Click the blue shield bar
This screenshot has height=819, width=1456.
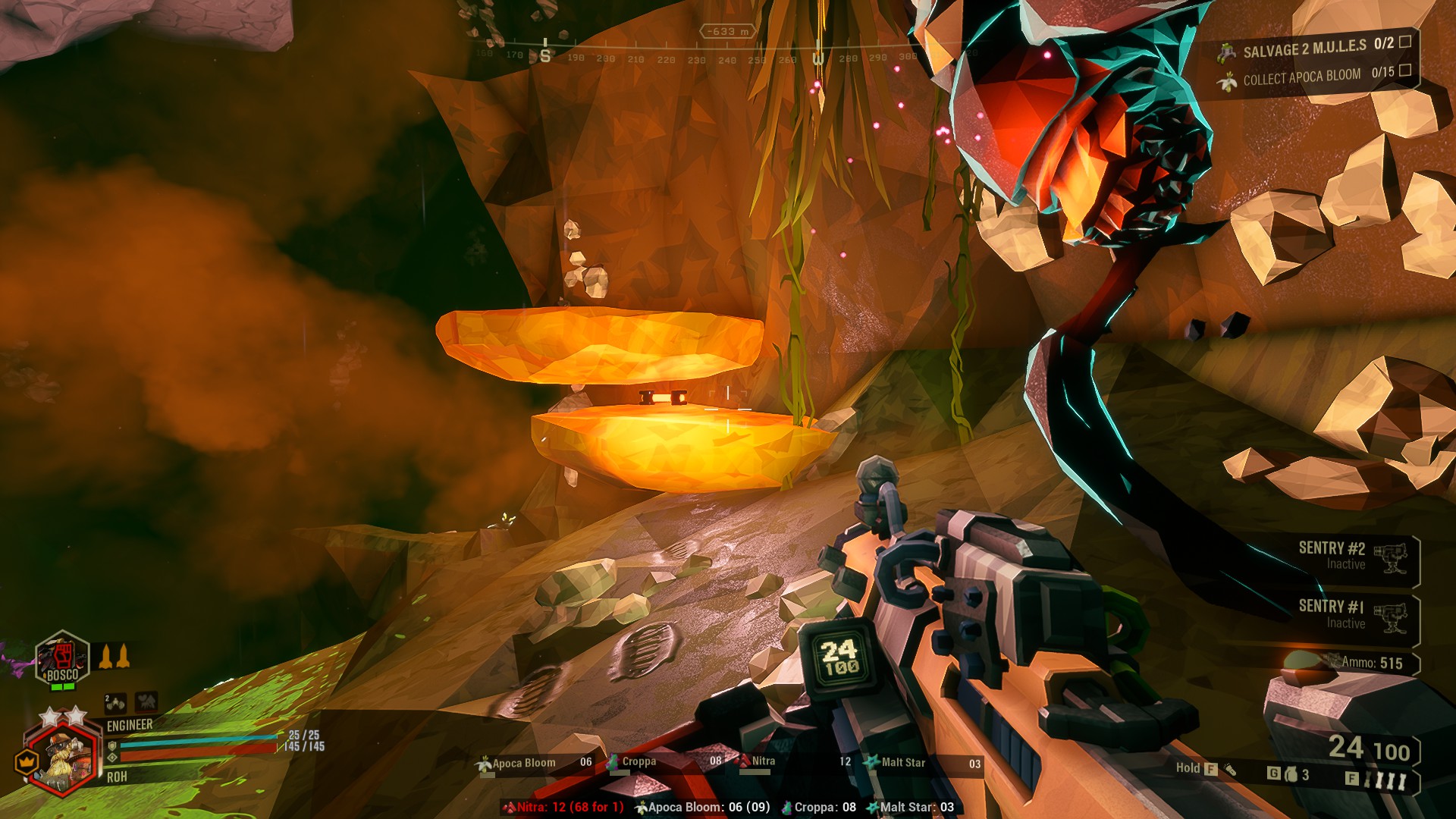point(193,743)
